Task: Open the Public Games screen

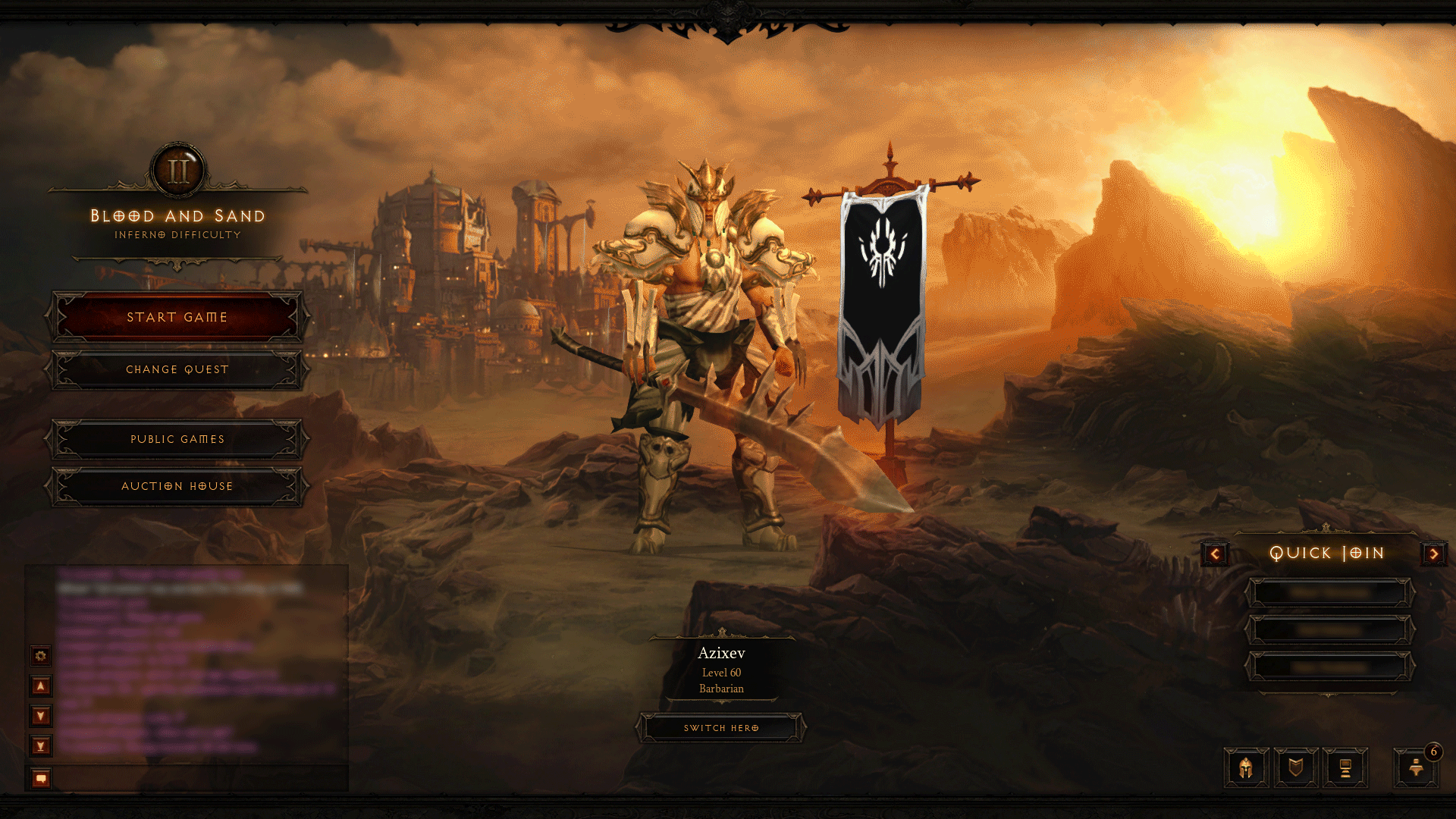Action: click(x=177, y=439)
